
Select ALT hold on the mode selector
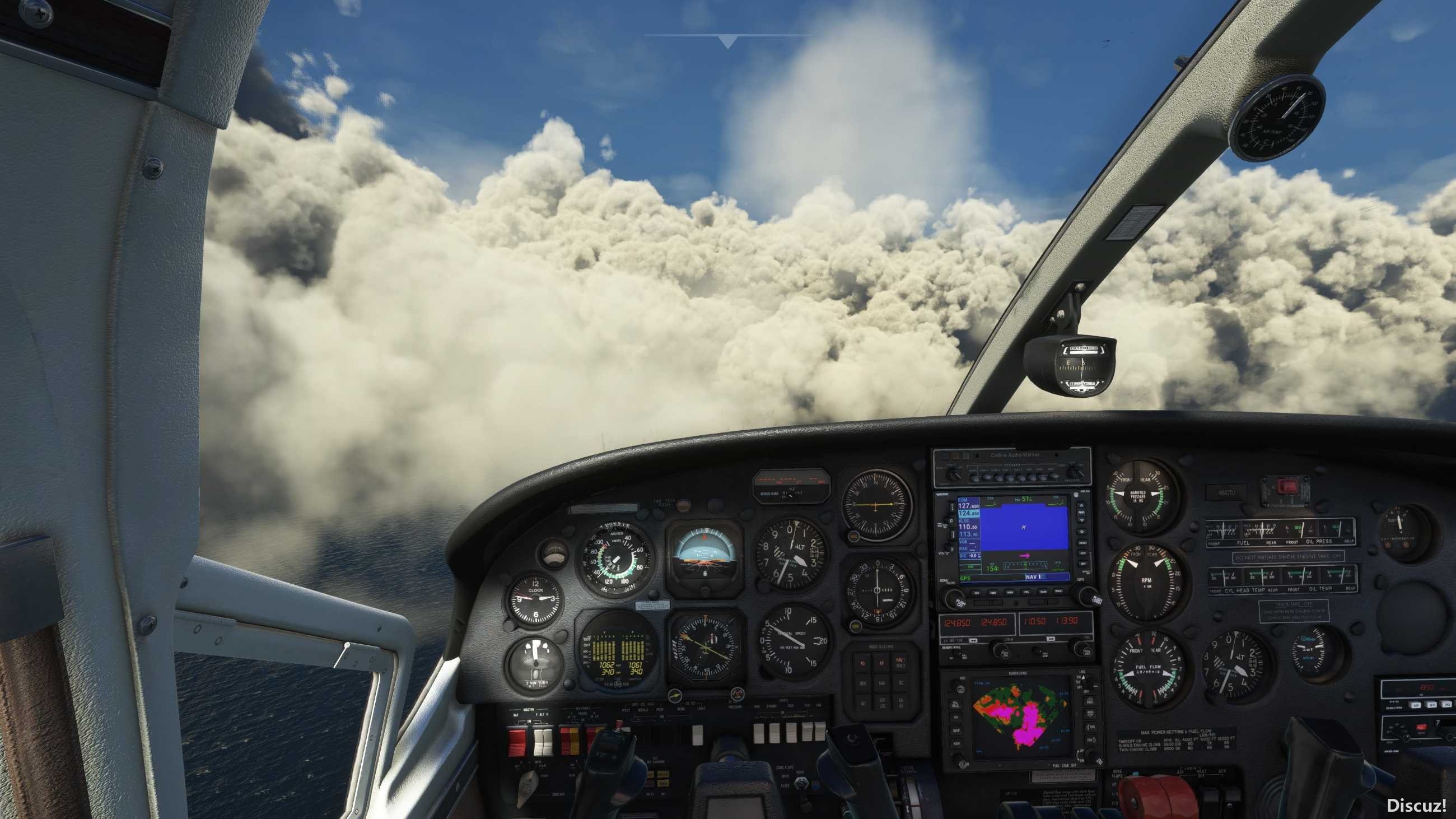pyautogui.click(x=862, y=704)
